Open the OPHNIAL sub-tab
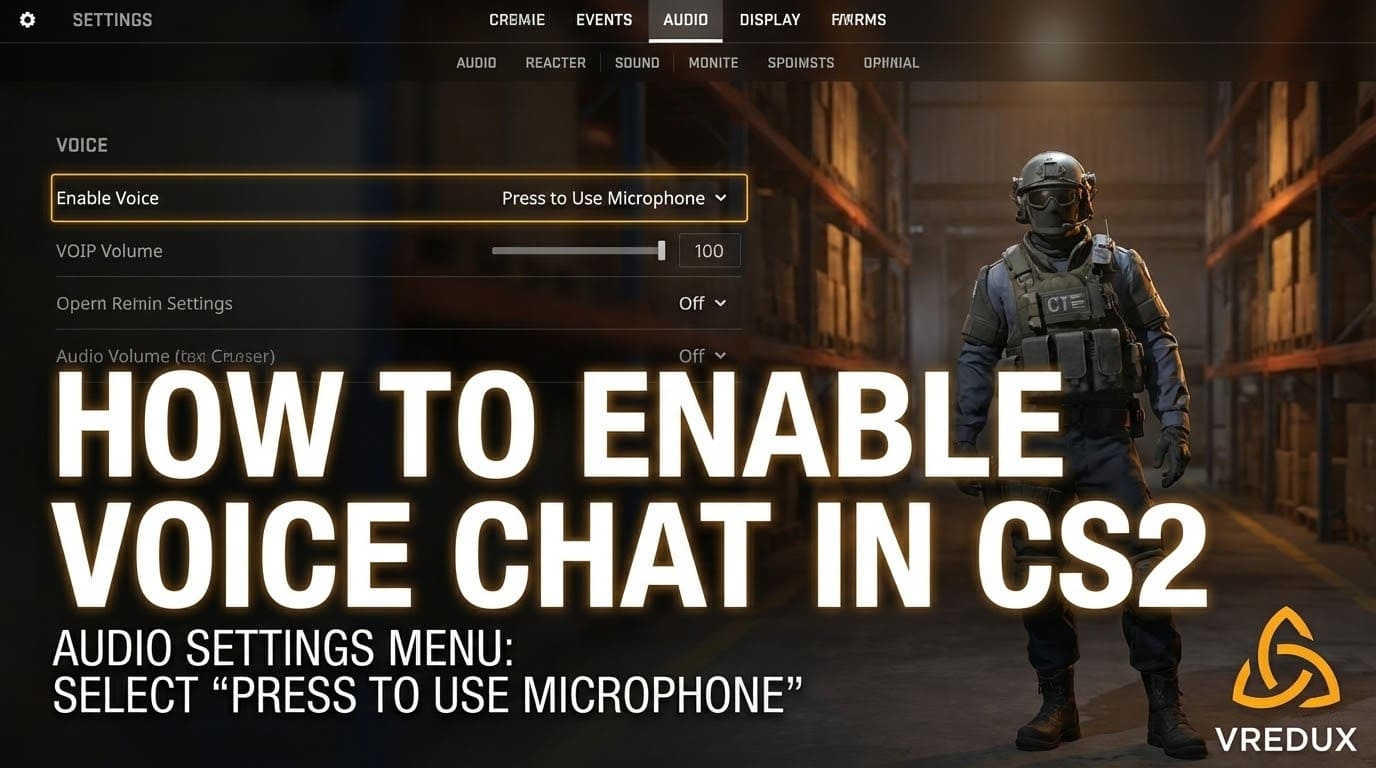The image size is (1376, 768). click(890, 62)
